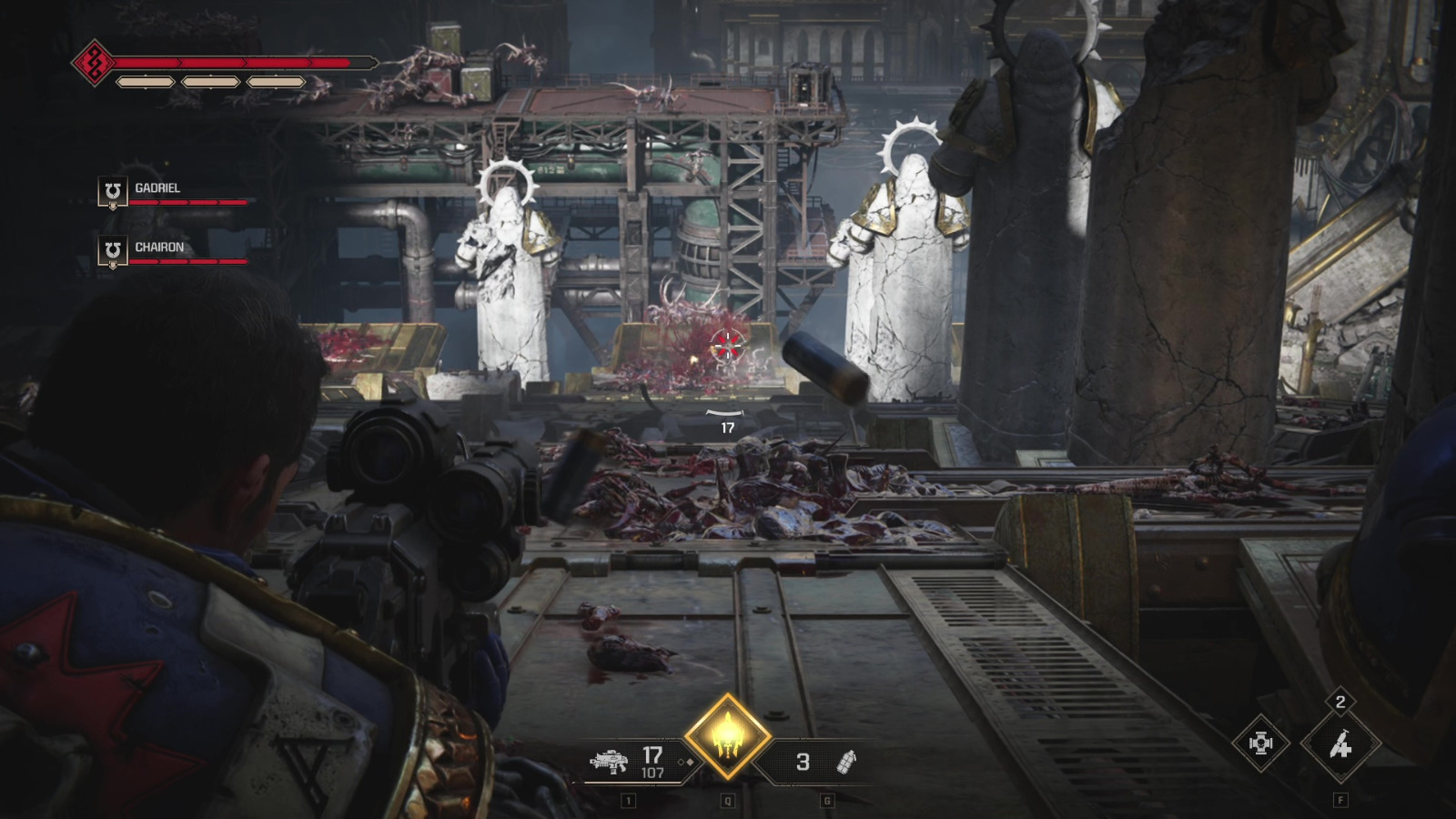This screenshot has width=1456, height=819.
Task: Activate the golden diamond ability icon
Action: click(727, 737)
